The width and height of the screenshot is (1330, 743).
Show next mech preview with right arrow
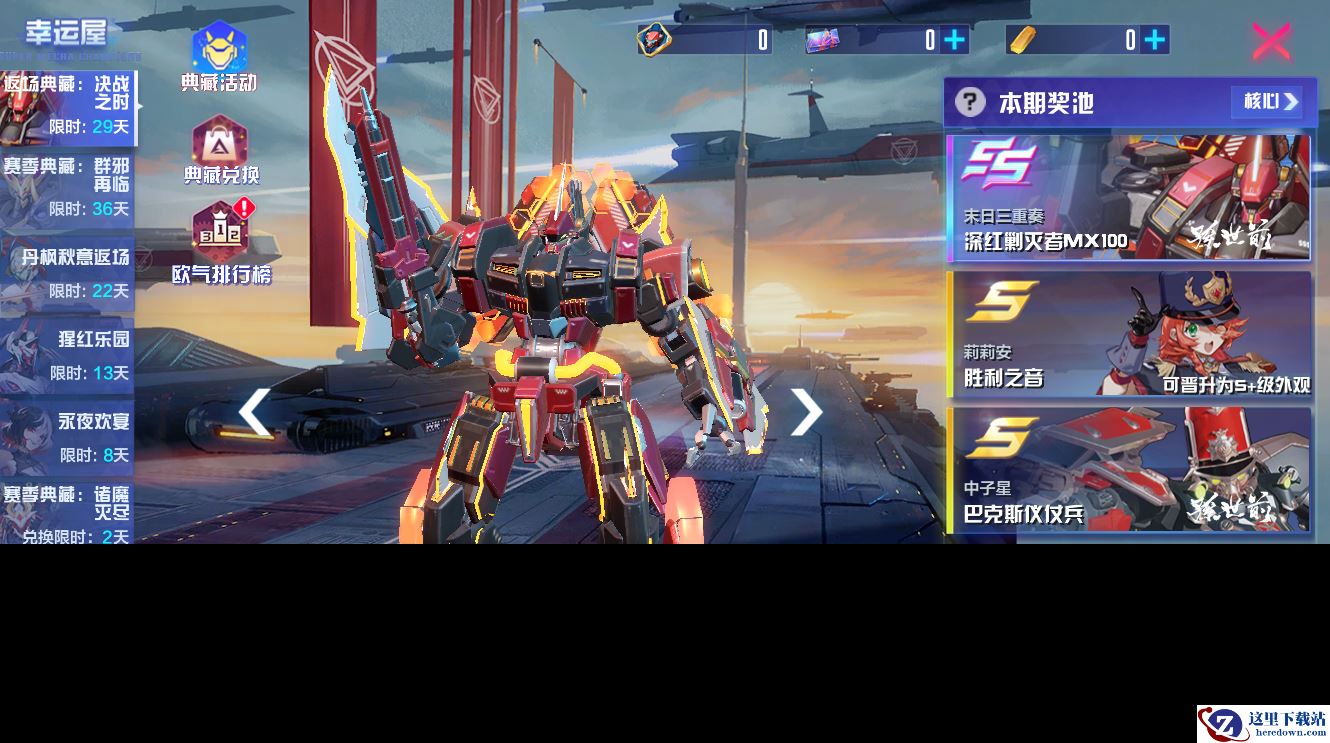tap(806, 412)
